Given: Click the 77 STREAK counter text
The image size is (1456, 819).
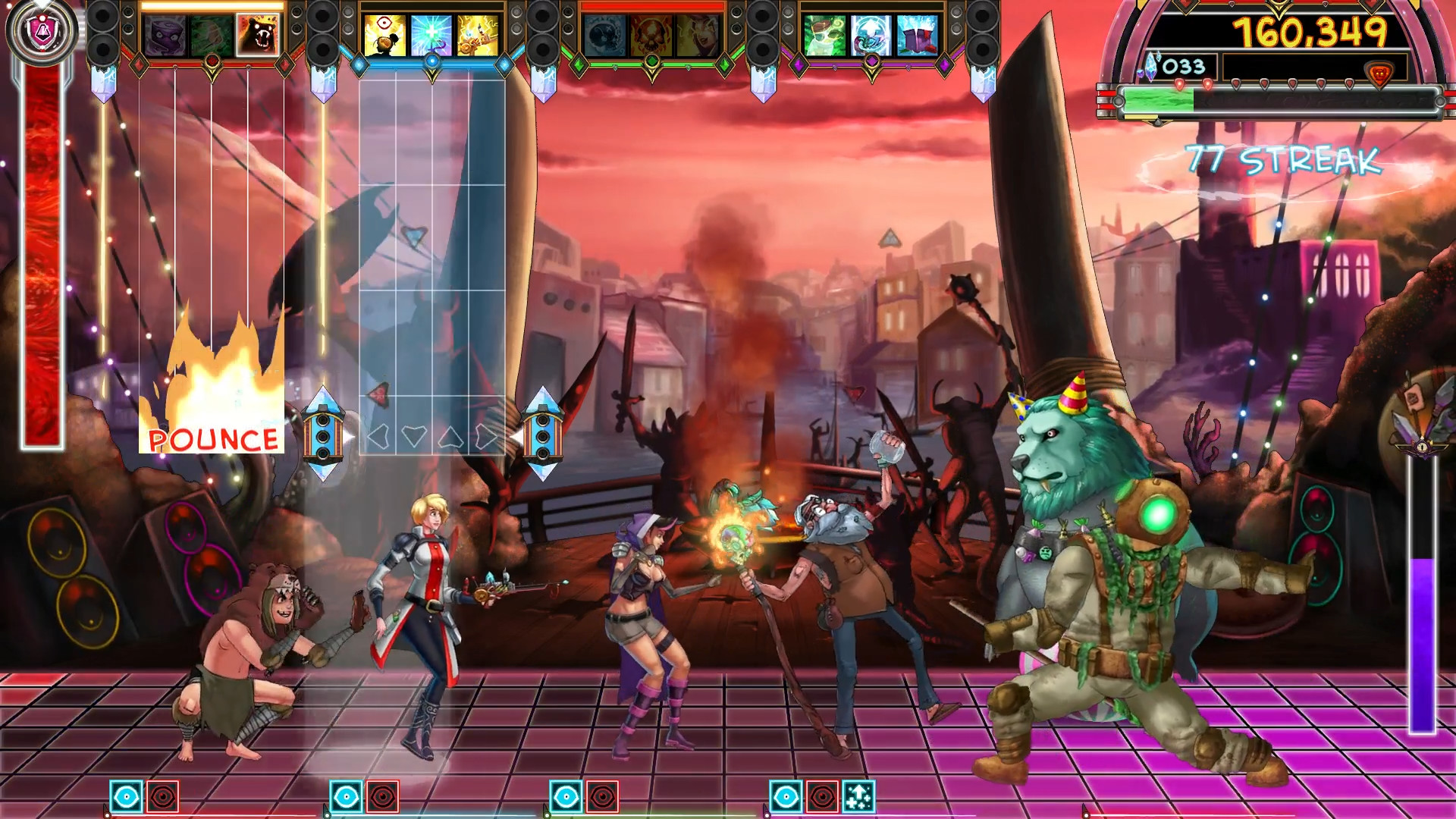Looking at the screenshot, I should [1283, 159].
